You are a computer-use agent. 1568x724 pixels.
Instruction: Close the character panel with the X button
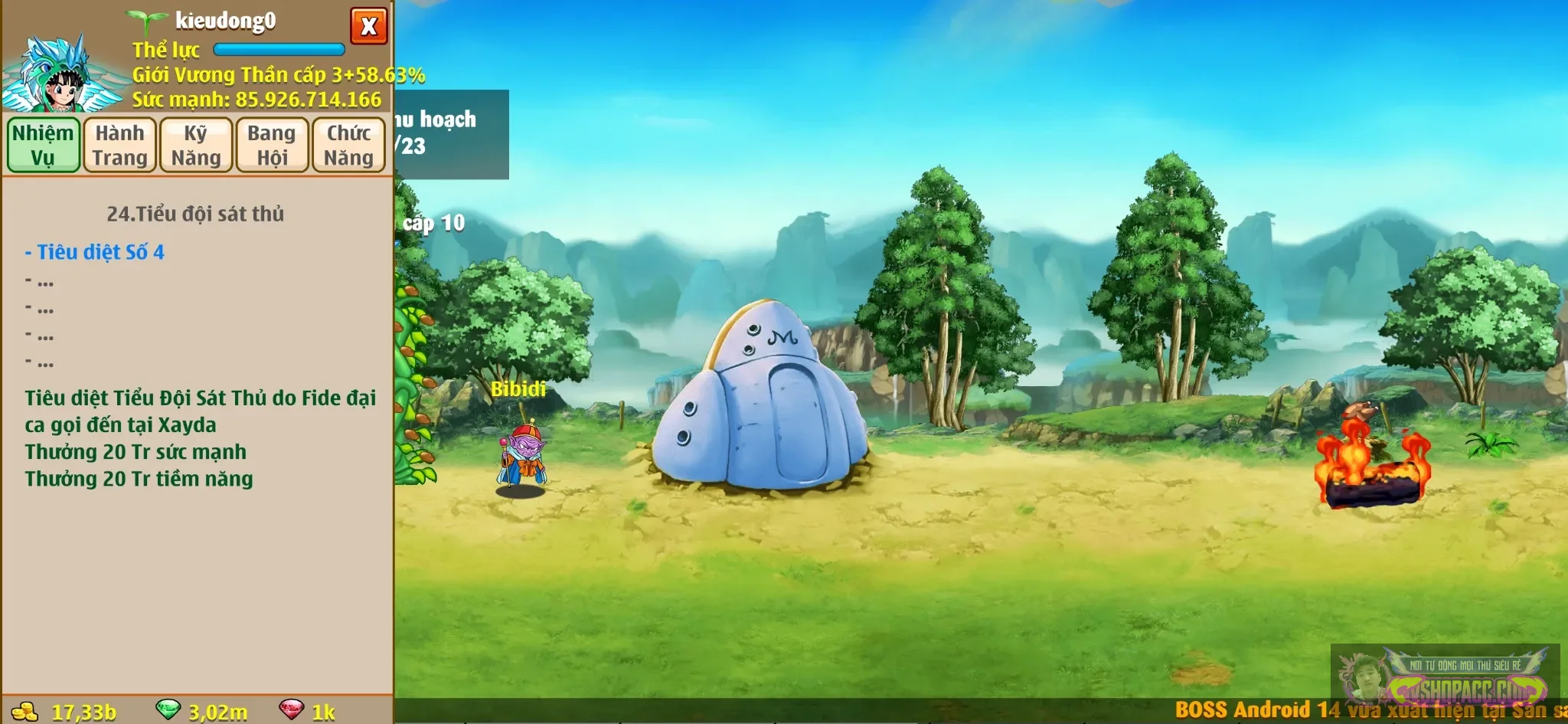(x=368, y=26)
